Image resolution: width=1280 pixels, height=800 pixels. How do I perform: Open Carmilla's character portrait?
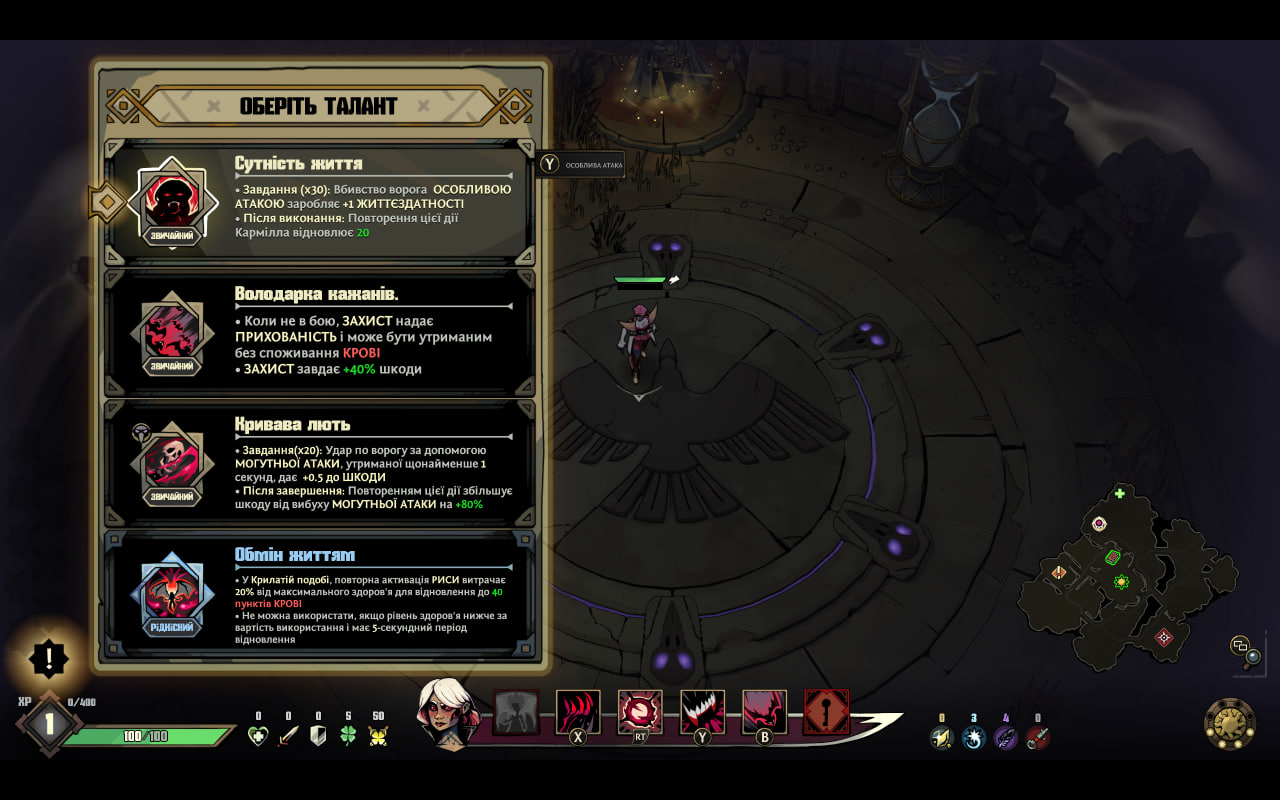click(x=447, y=712)
